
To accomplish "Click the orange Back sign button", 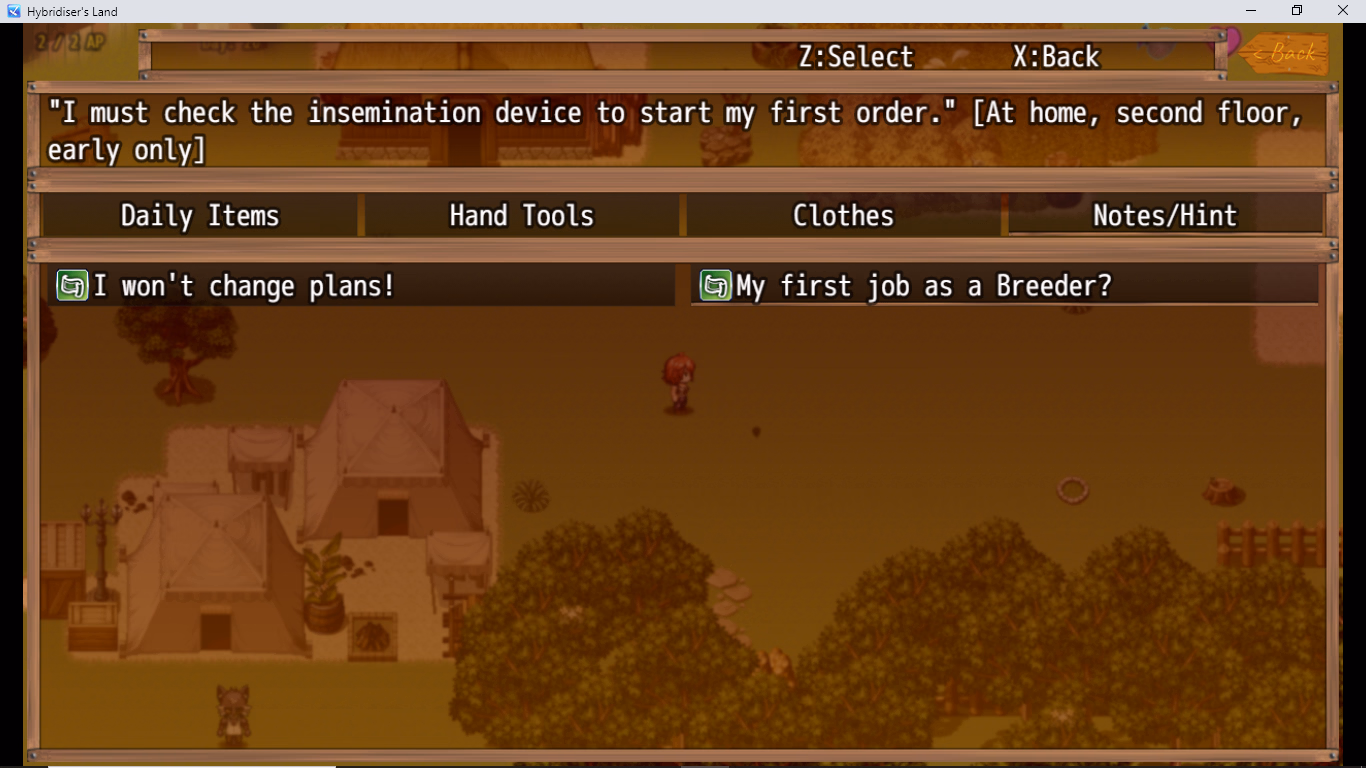I will [x=1290, y=52].
